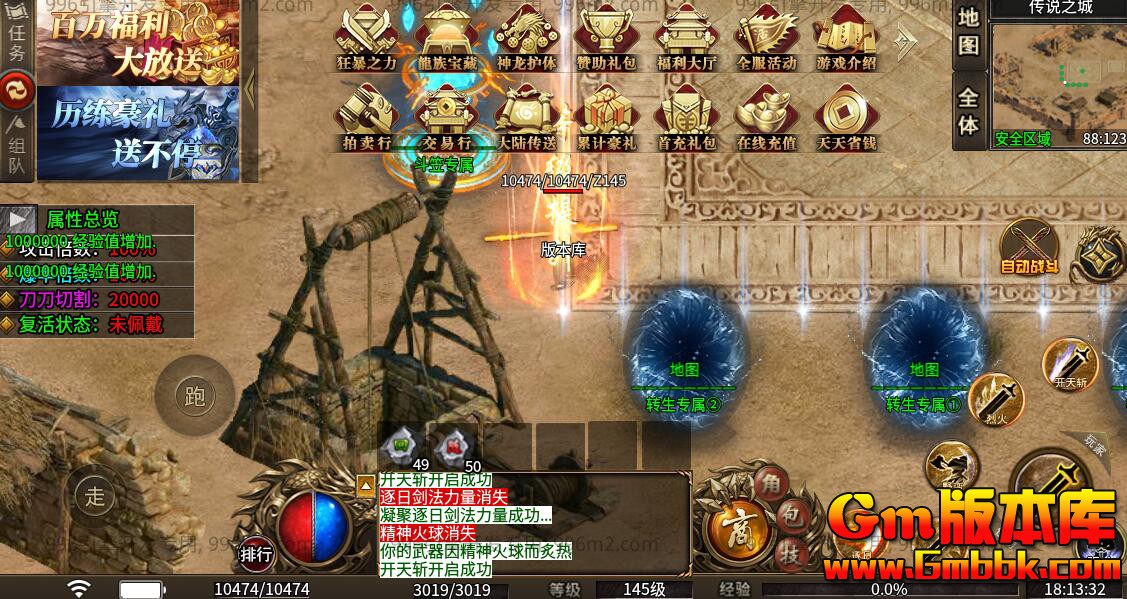Switch movement to 跑 run mode

[x=194, y=396]
